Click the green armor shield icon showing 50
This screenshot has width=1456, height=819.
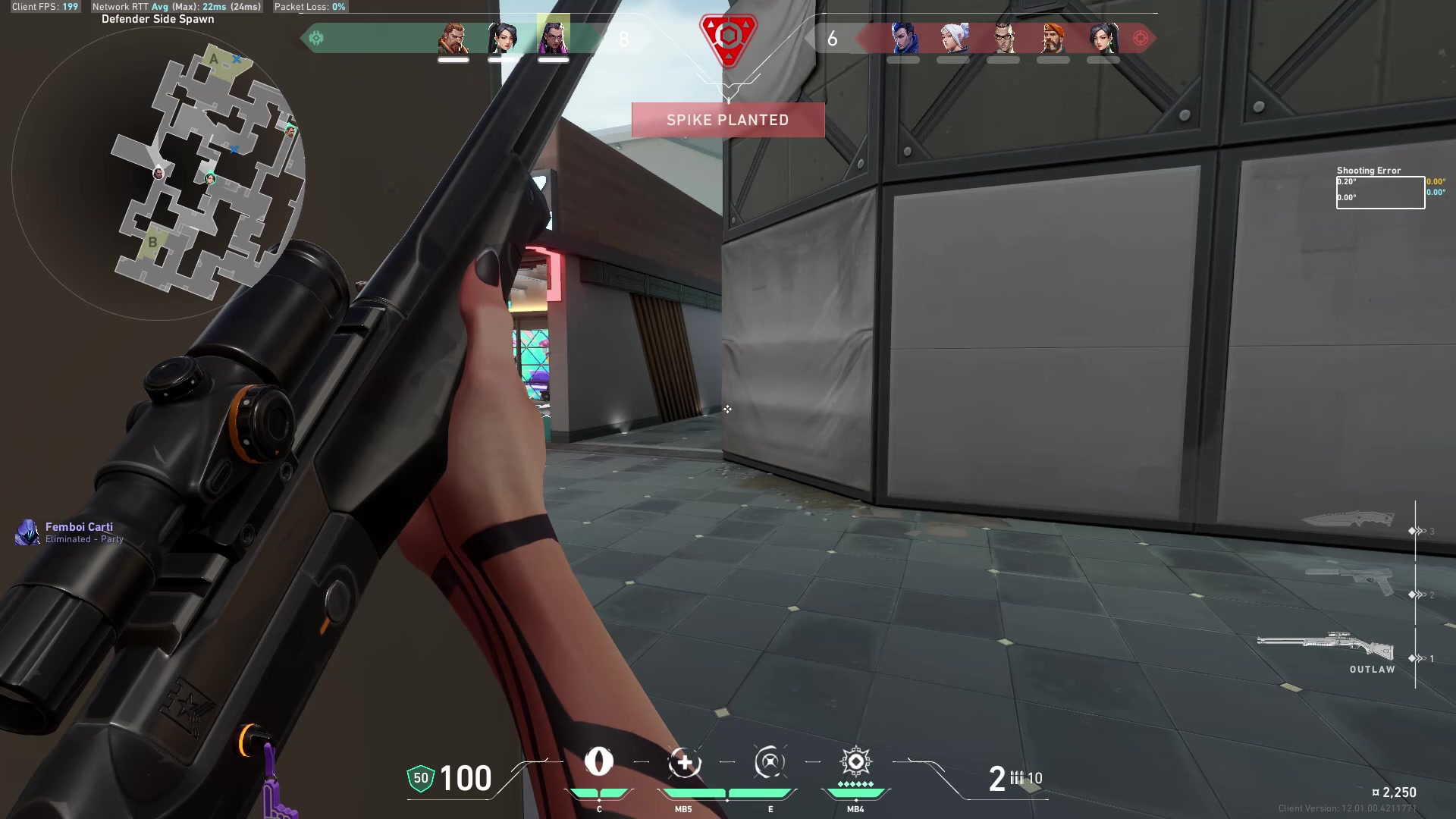(x=419, y=778)
